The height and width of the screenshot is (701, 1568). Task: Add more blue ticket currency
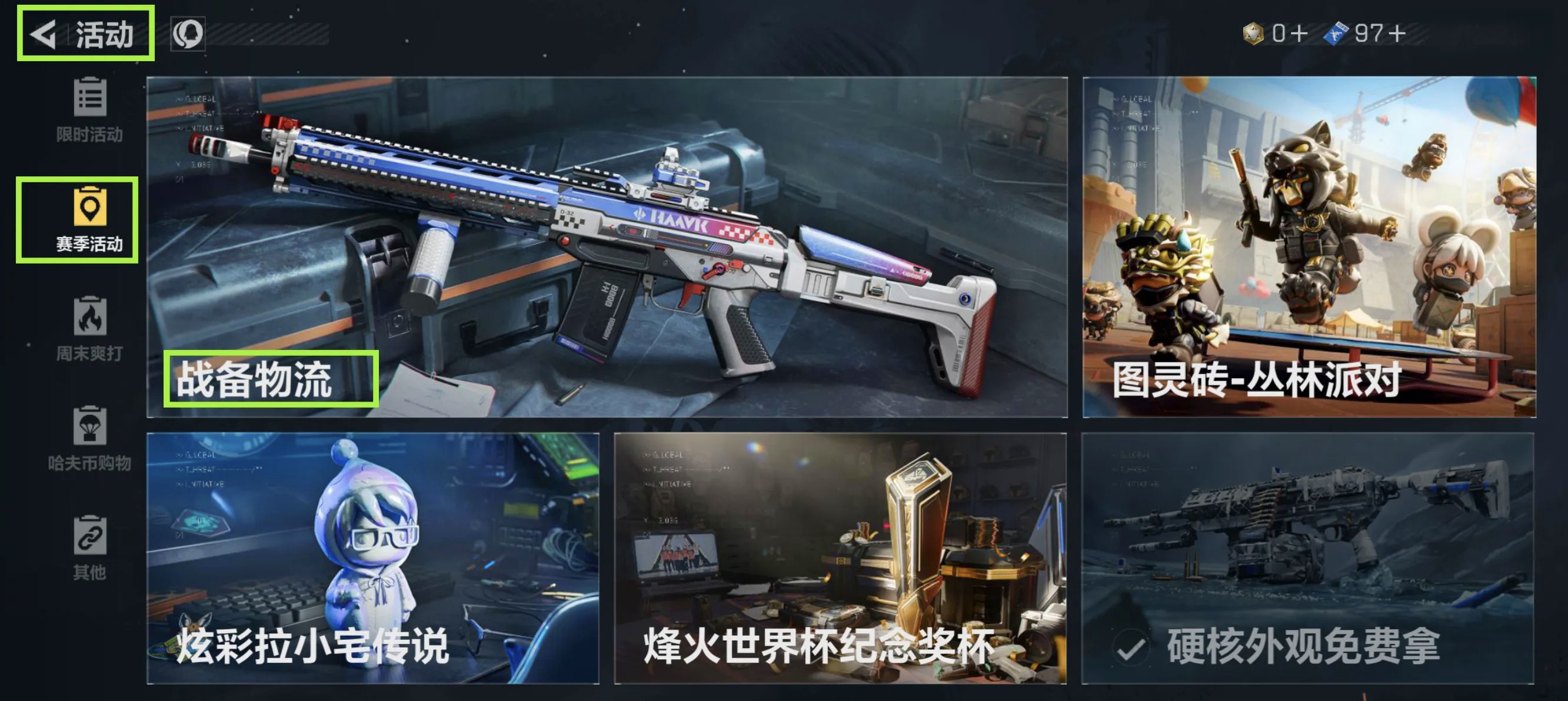tap(1397, 33)
